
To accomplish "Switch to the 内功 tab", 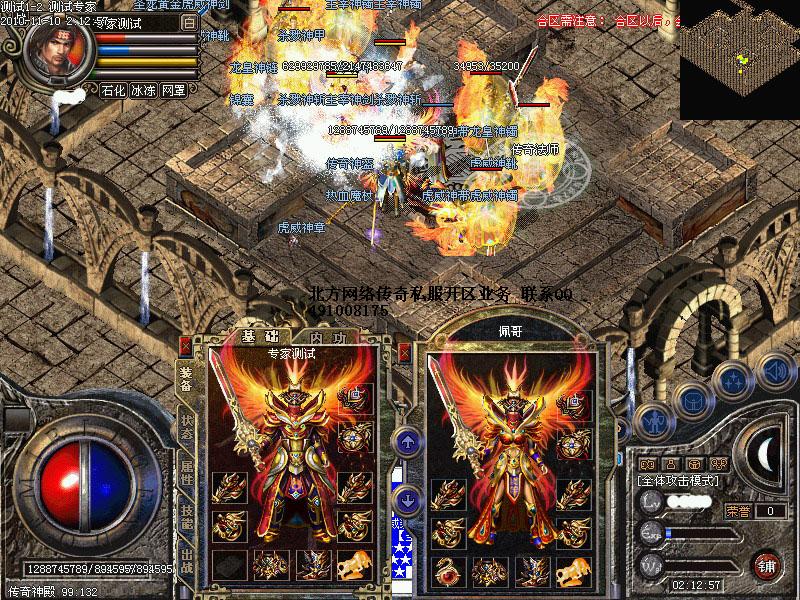I will coord(324,338).
